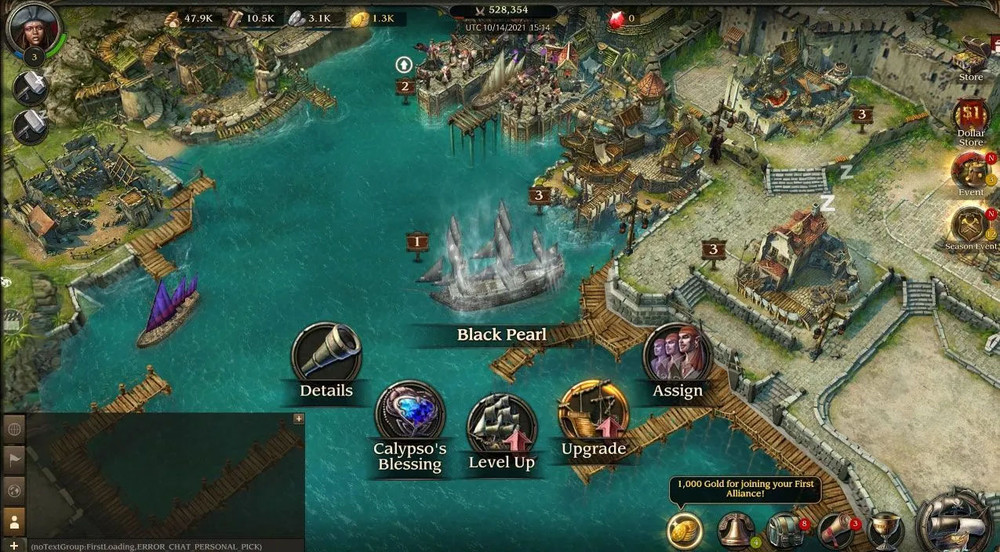Claim the gold coins alliance reward
Screen dimensions: 1000x552
click(685, 529)
